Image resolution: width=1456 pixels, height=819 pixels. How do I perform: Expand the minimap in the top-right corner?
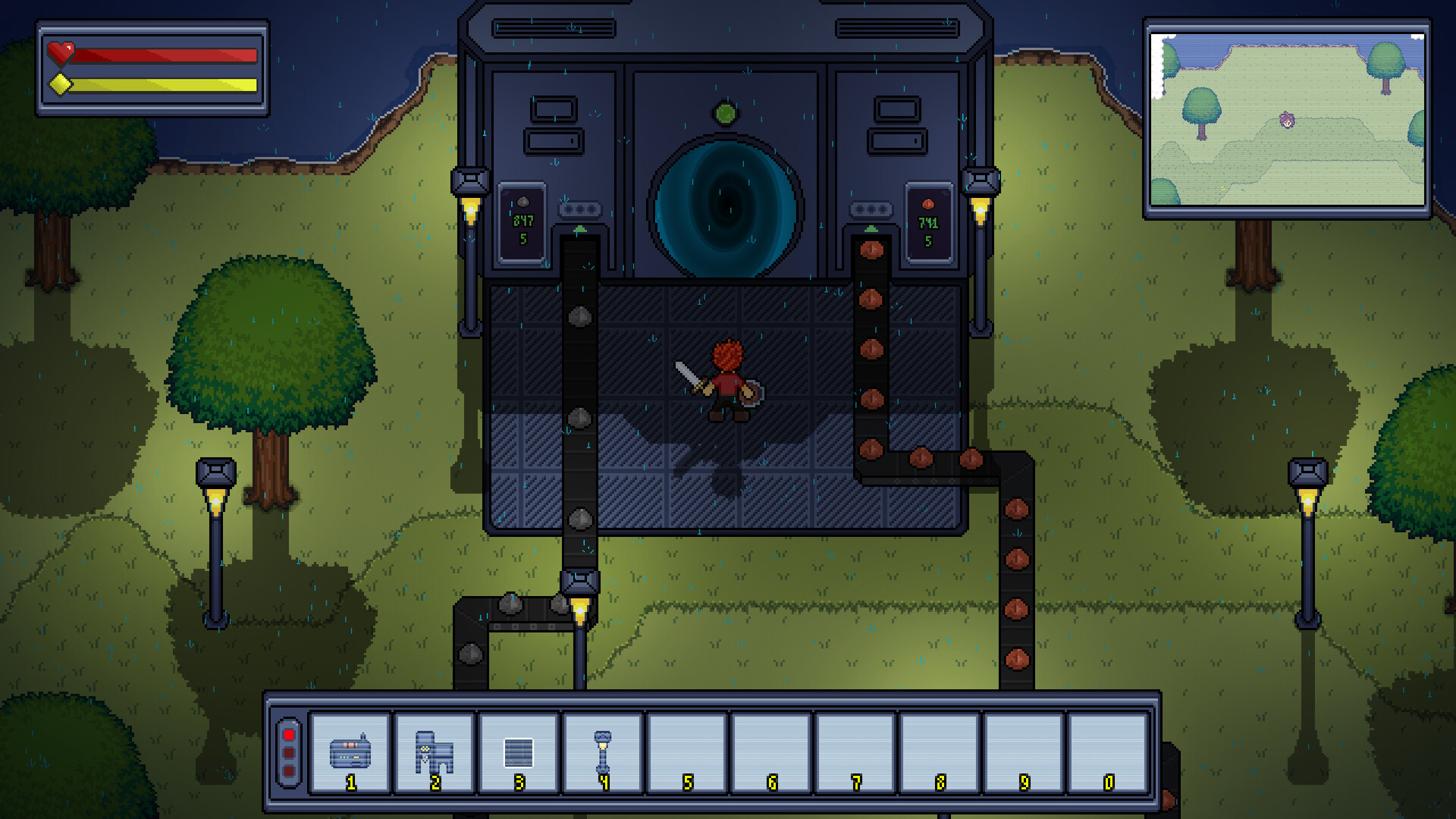pyautogui.click(x=1288, y=118)
